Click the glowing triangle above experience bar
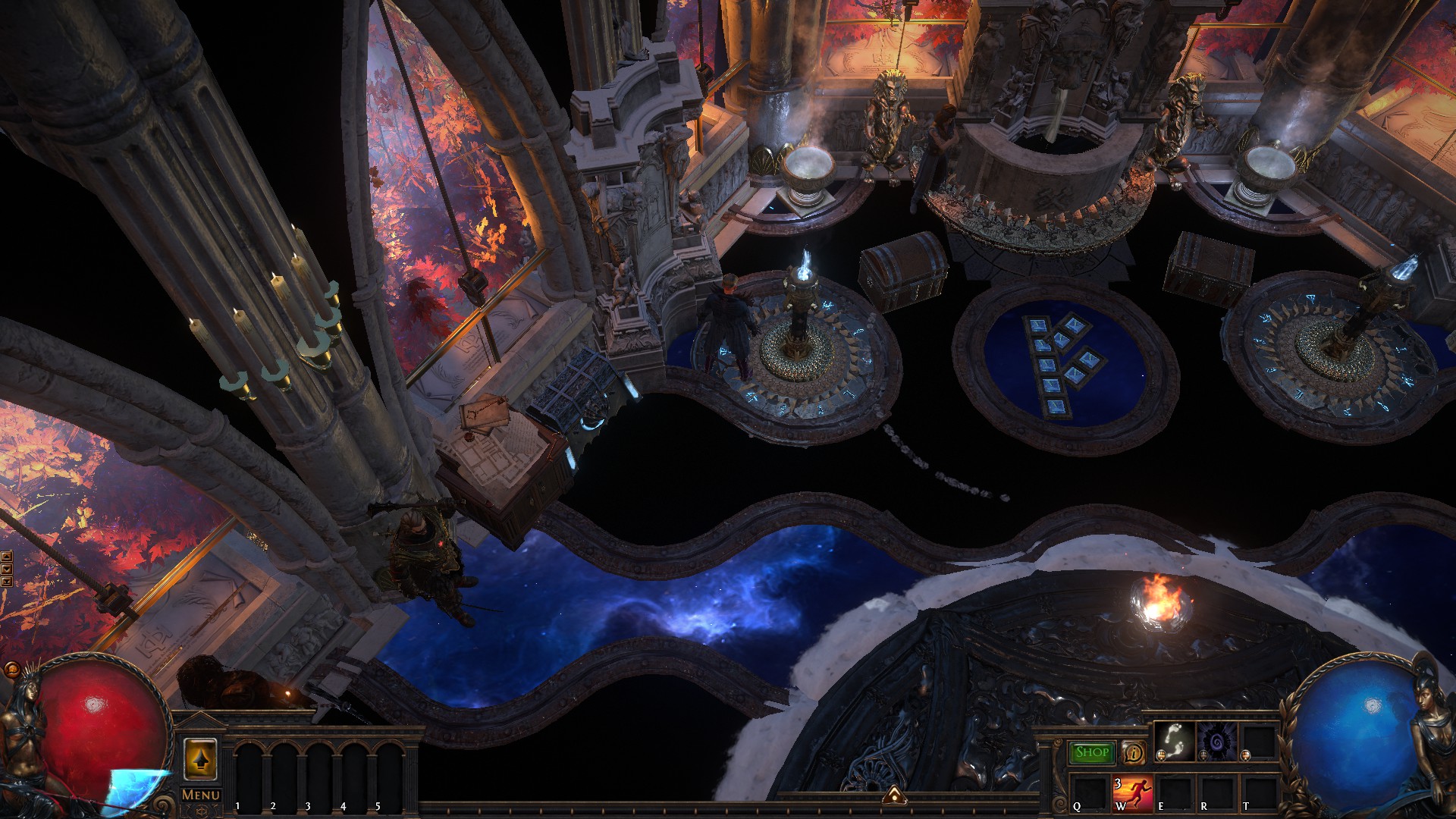The width and height of the screenshot is (1456, 819). [895, 795]
